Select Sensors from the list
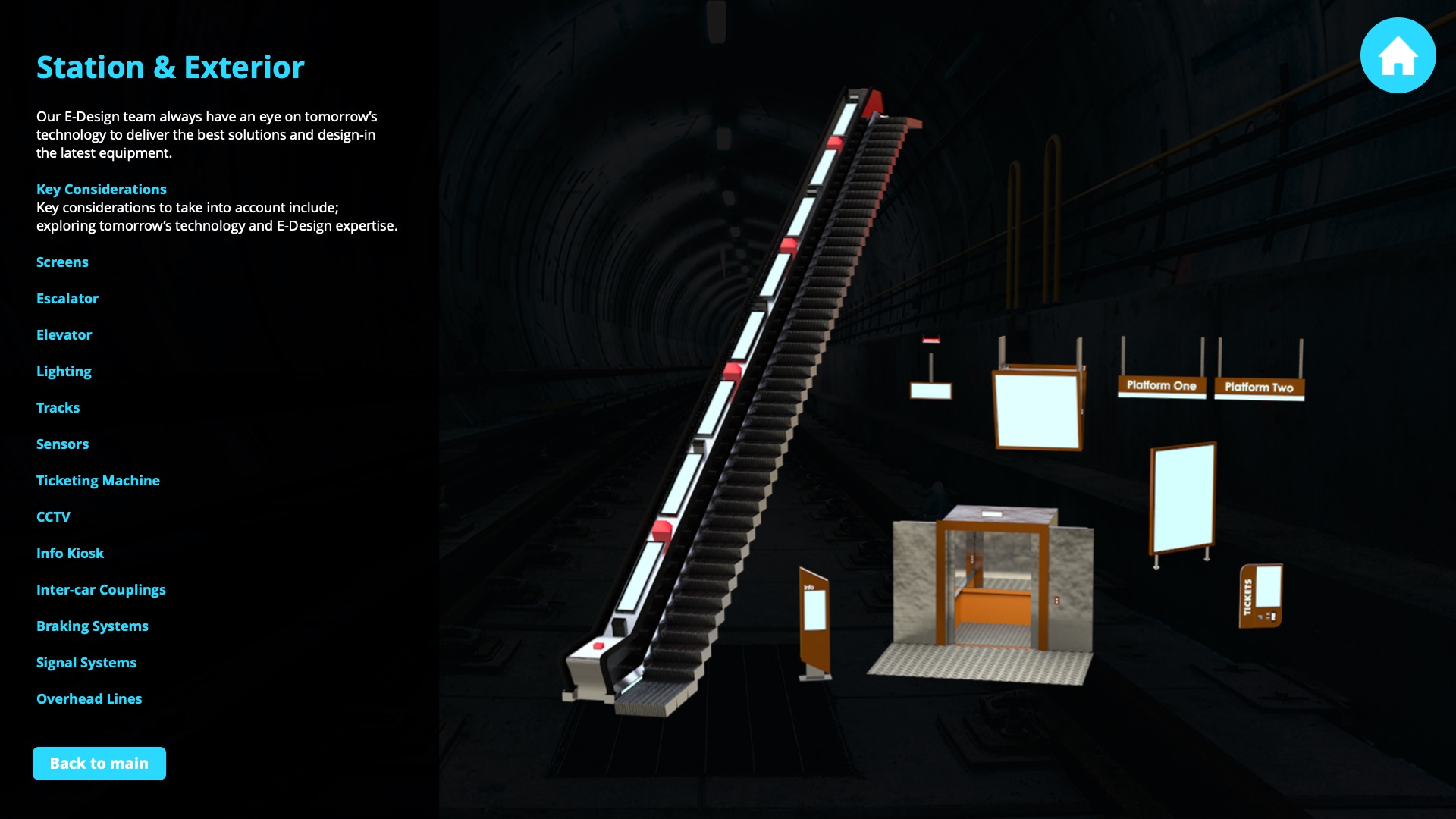The image size is (1456, 819). (63, 444)
